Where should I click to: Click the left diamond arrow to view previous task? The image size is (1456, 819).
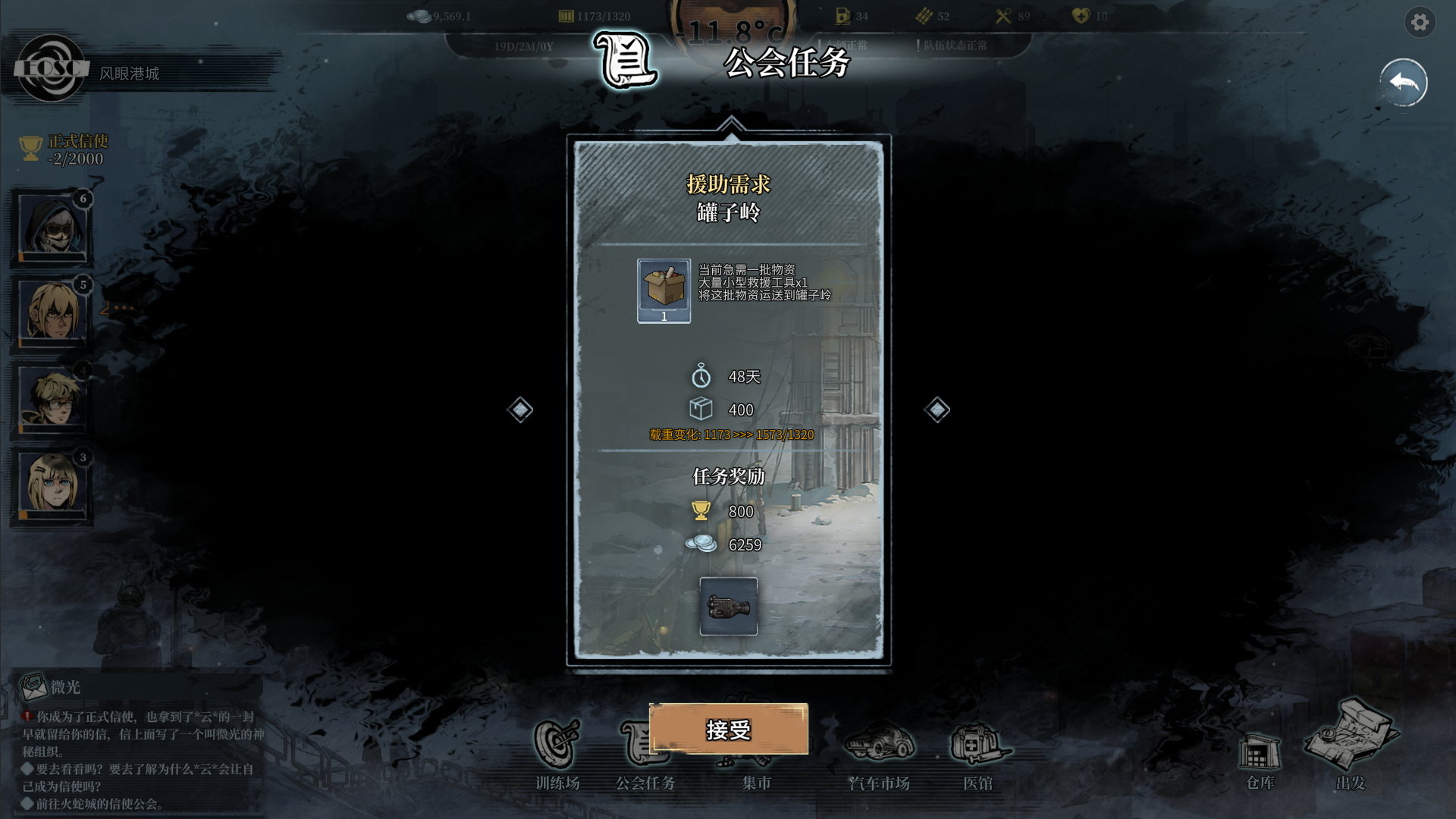519,409
